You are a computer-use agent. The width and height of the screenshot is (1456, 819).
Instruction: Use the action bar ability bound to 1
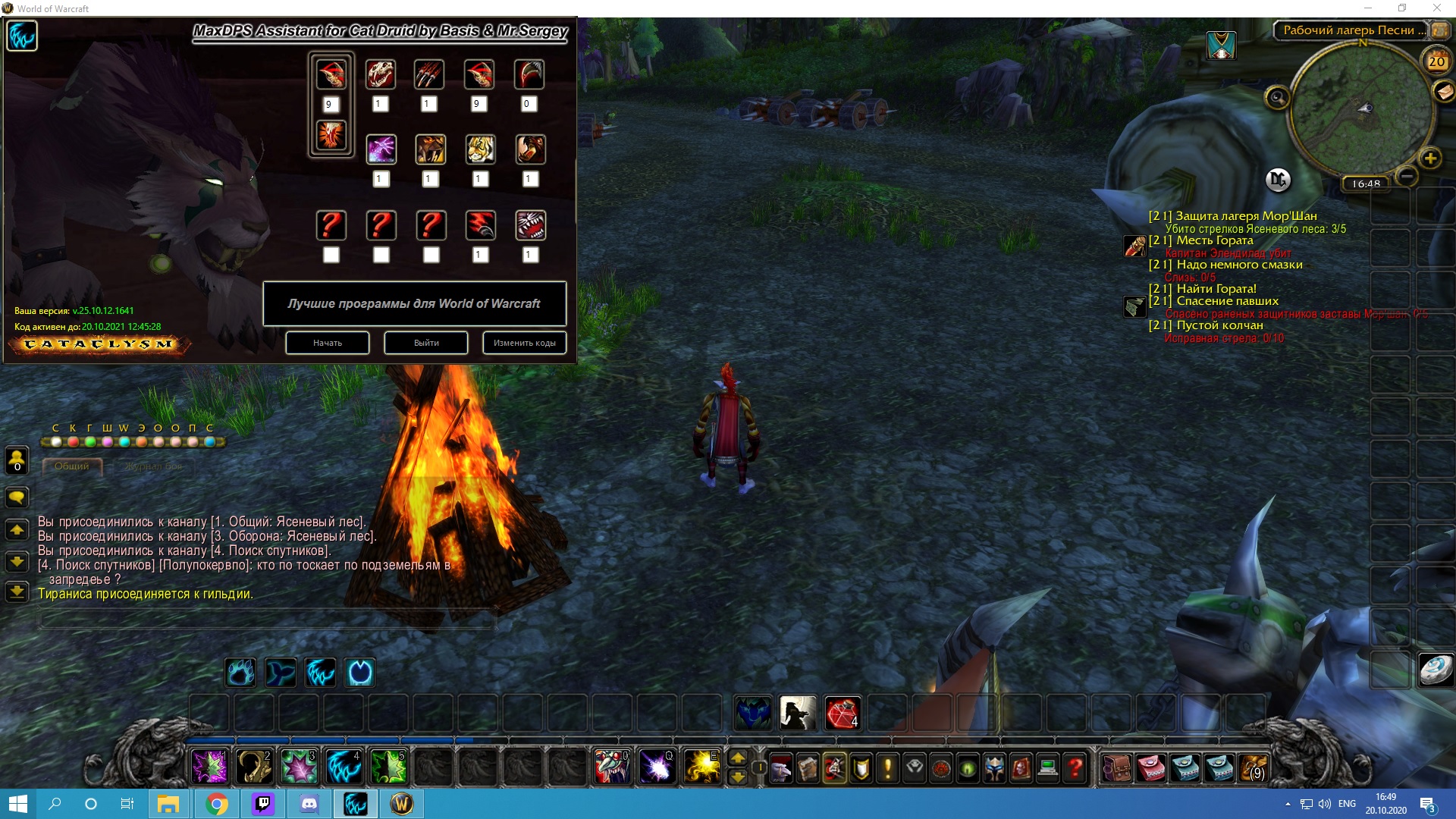point(209,767)
